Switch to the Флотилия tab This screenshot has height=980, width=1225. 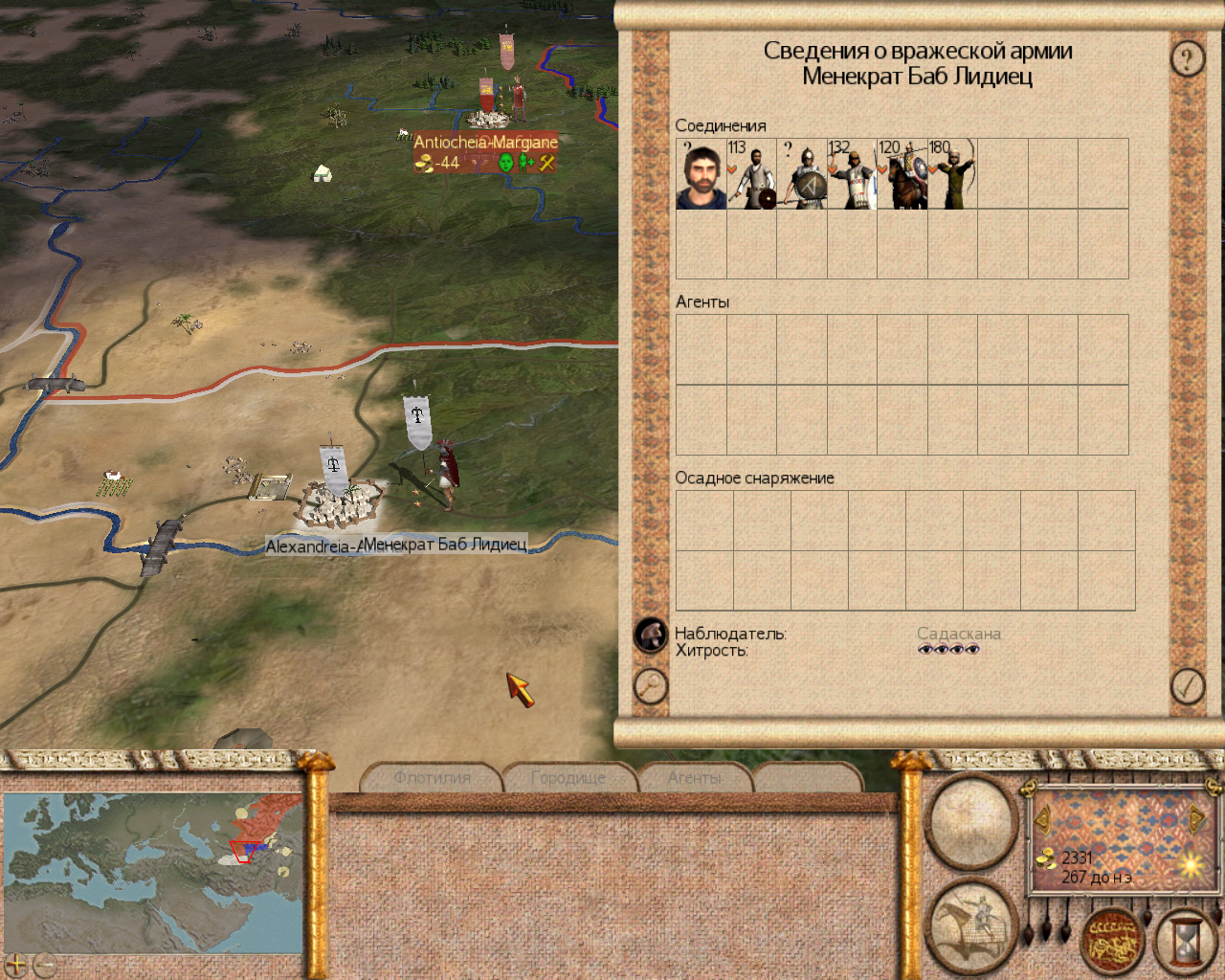point(433,778)
